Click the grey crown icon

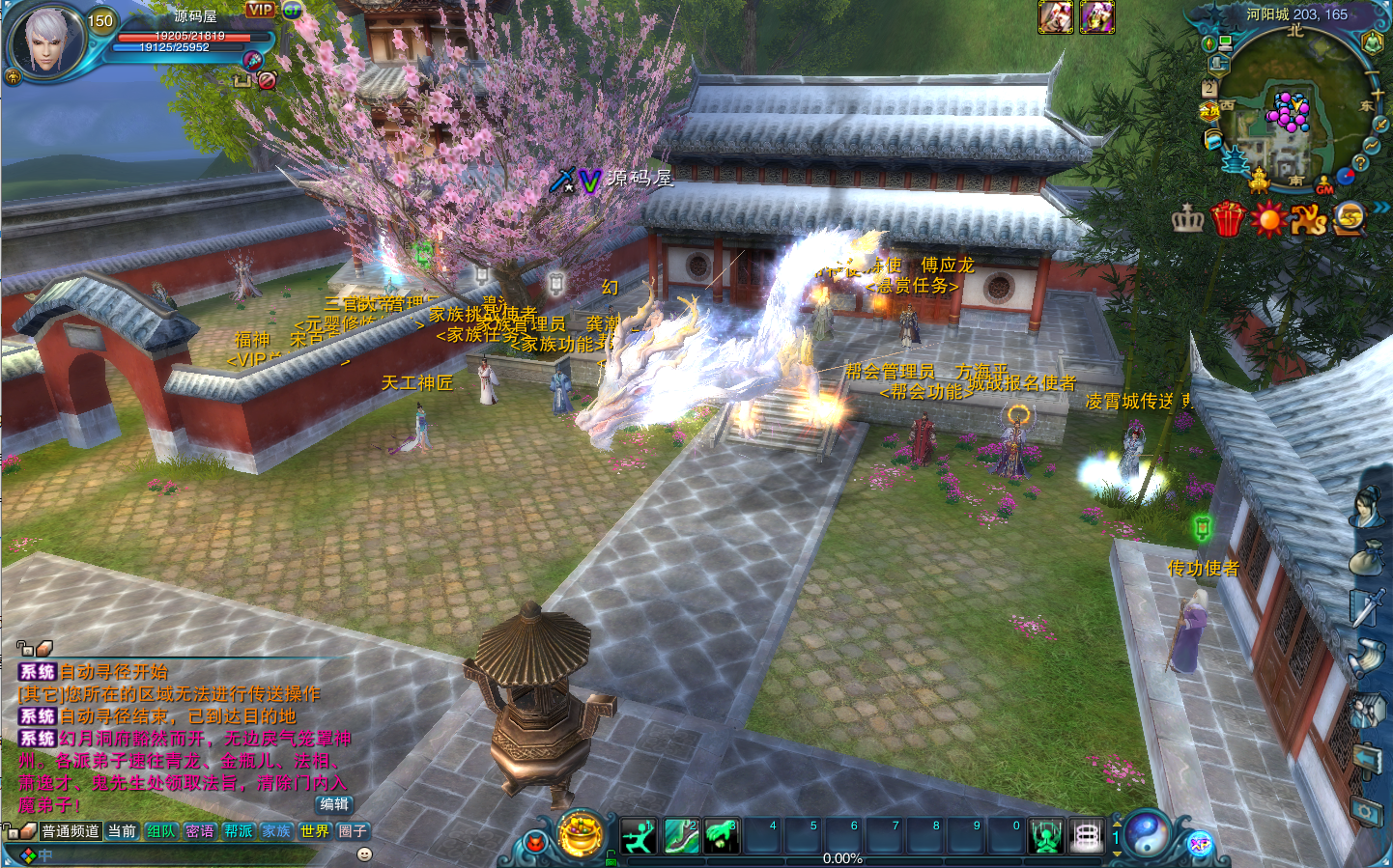click(1187, 219)
